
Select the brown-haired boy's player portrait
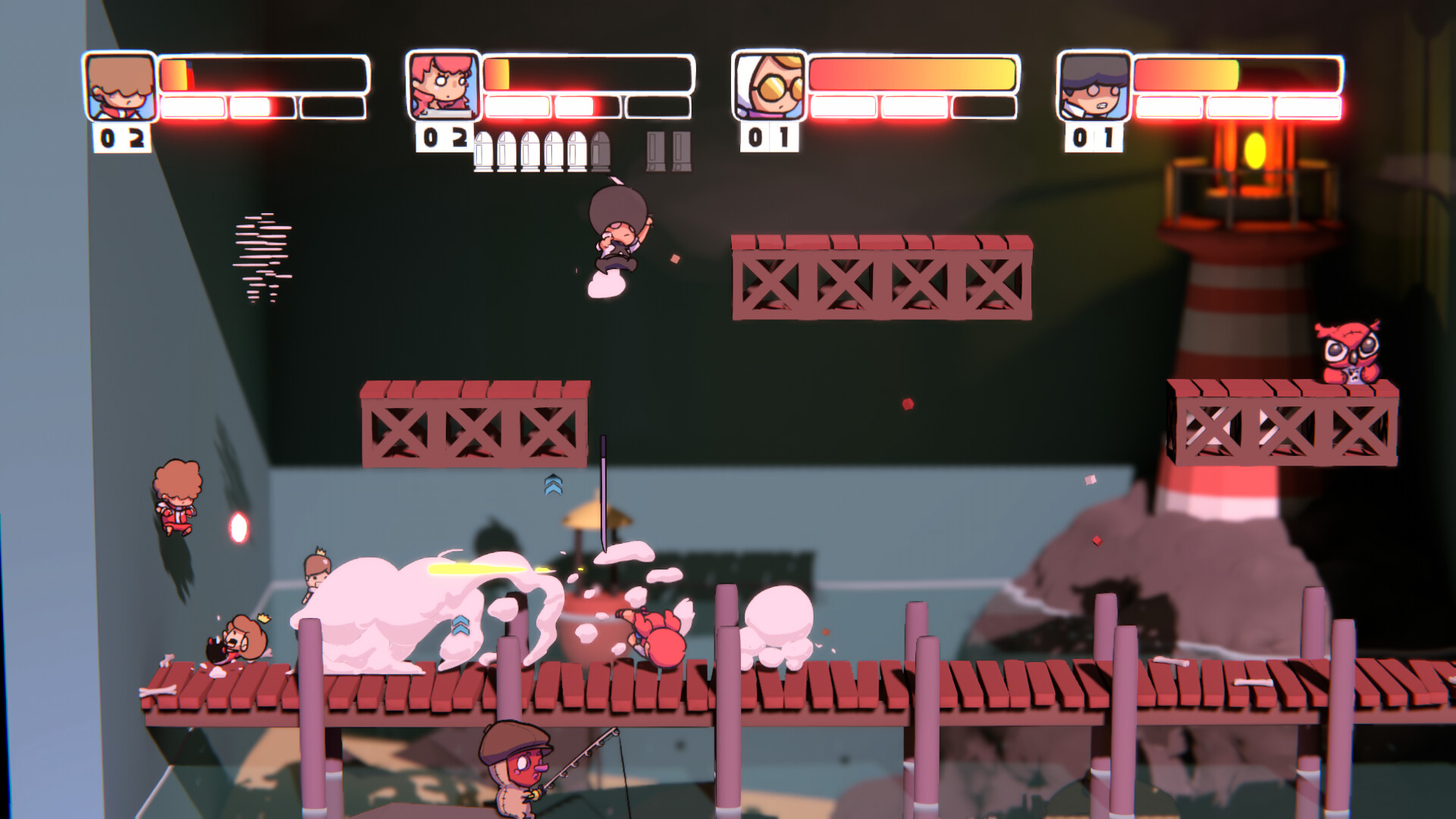click(118, 85)
